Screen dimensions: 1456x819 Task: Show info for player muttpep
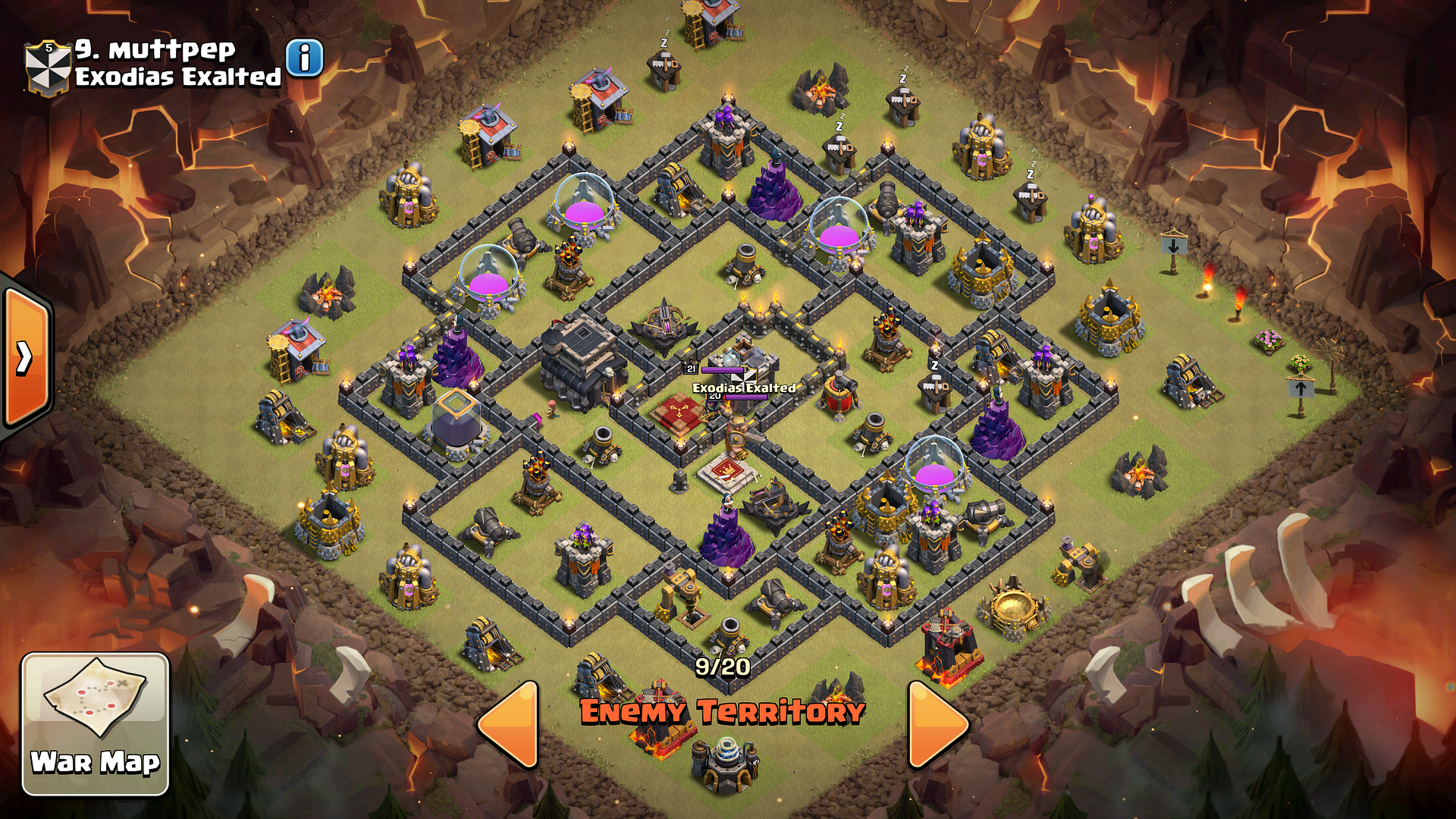click(305, 58)
